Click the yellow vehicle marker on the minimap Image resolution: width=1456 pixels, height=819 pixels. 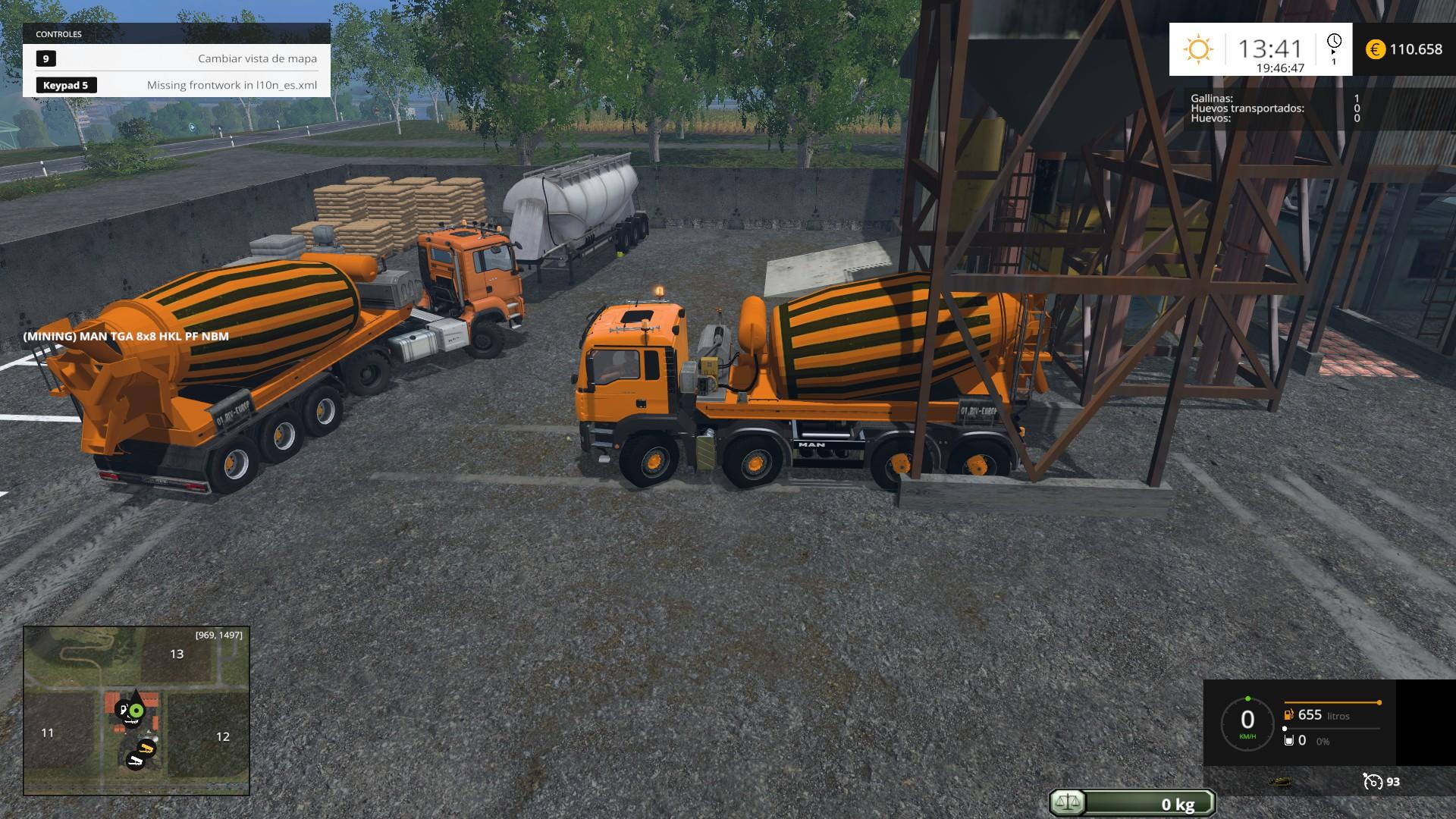[x=146, y=749]
